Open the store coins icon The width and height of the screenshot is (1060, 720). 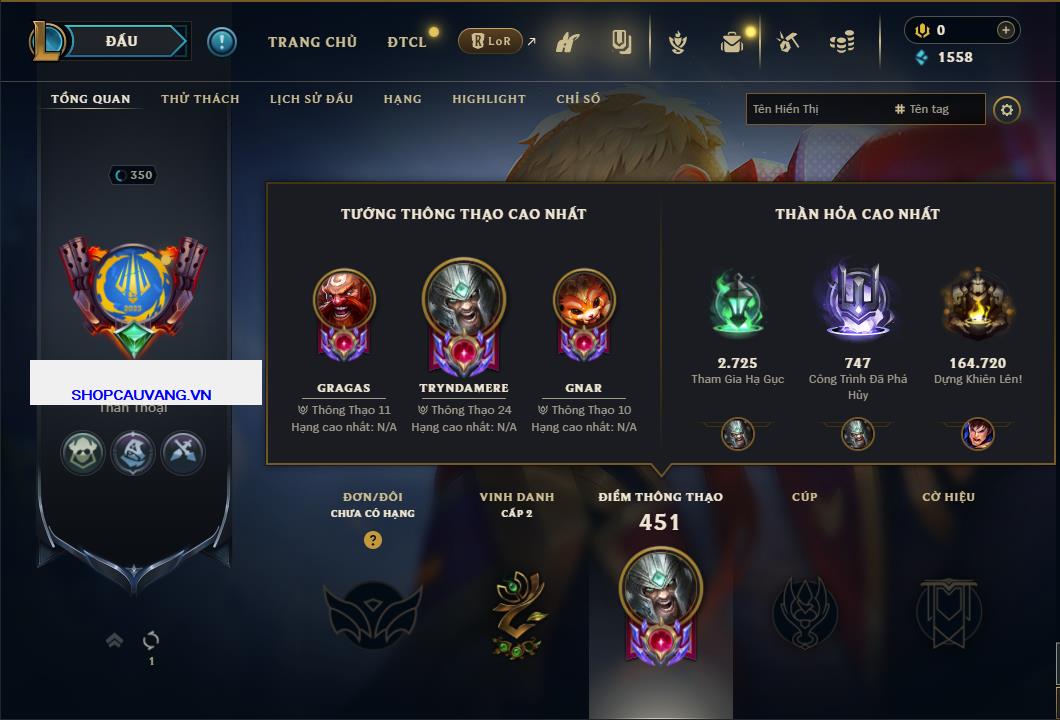842,42
